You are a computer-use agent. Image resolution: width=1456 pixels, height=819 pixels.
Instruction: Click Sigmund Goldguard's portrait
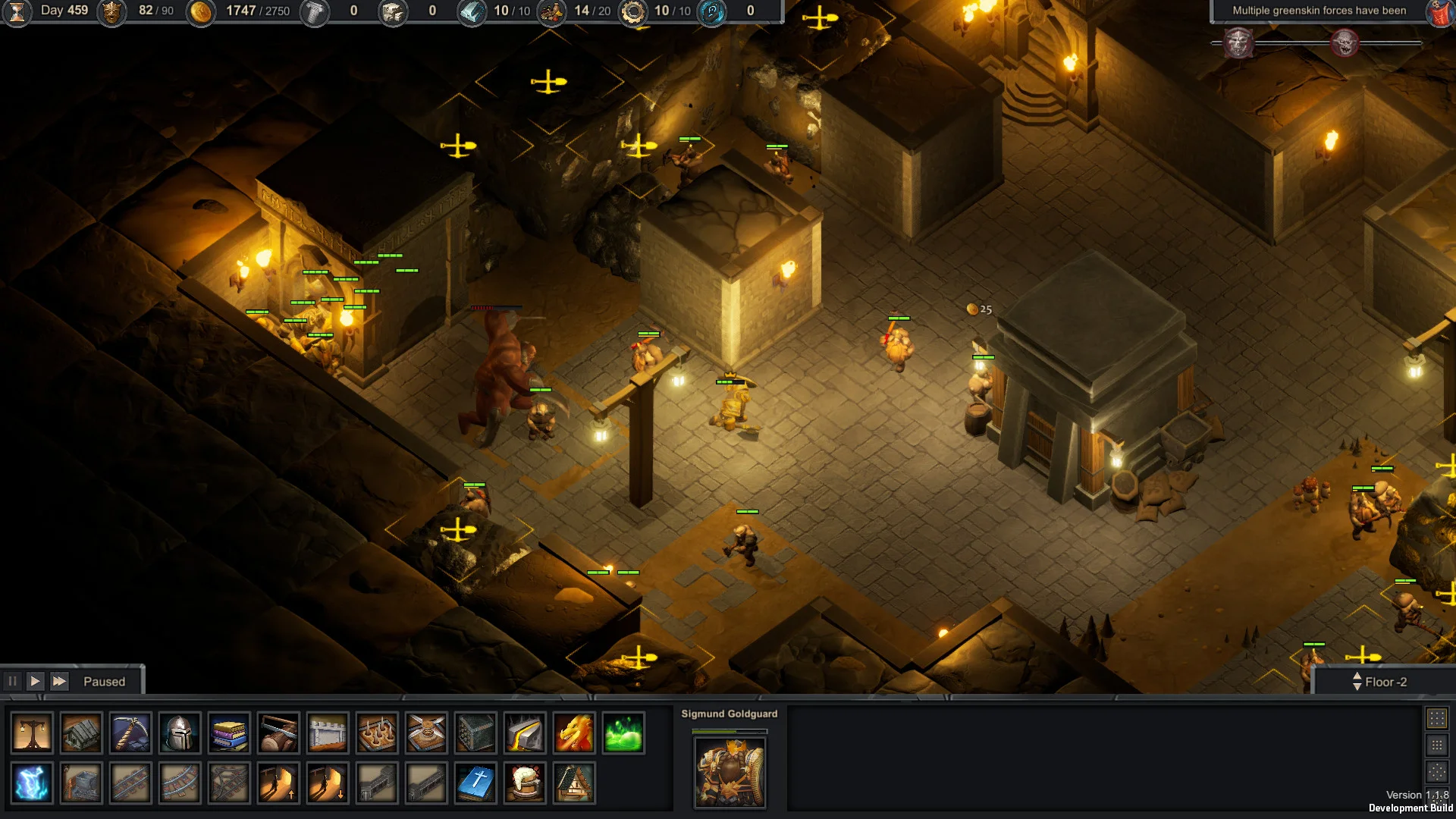click(730, 772)
